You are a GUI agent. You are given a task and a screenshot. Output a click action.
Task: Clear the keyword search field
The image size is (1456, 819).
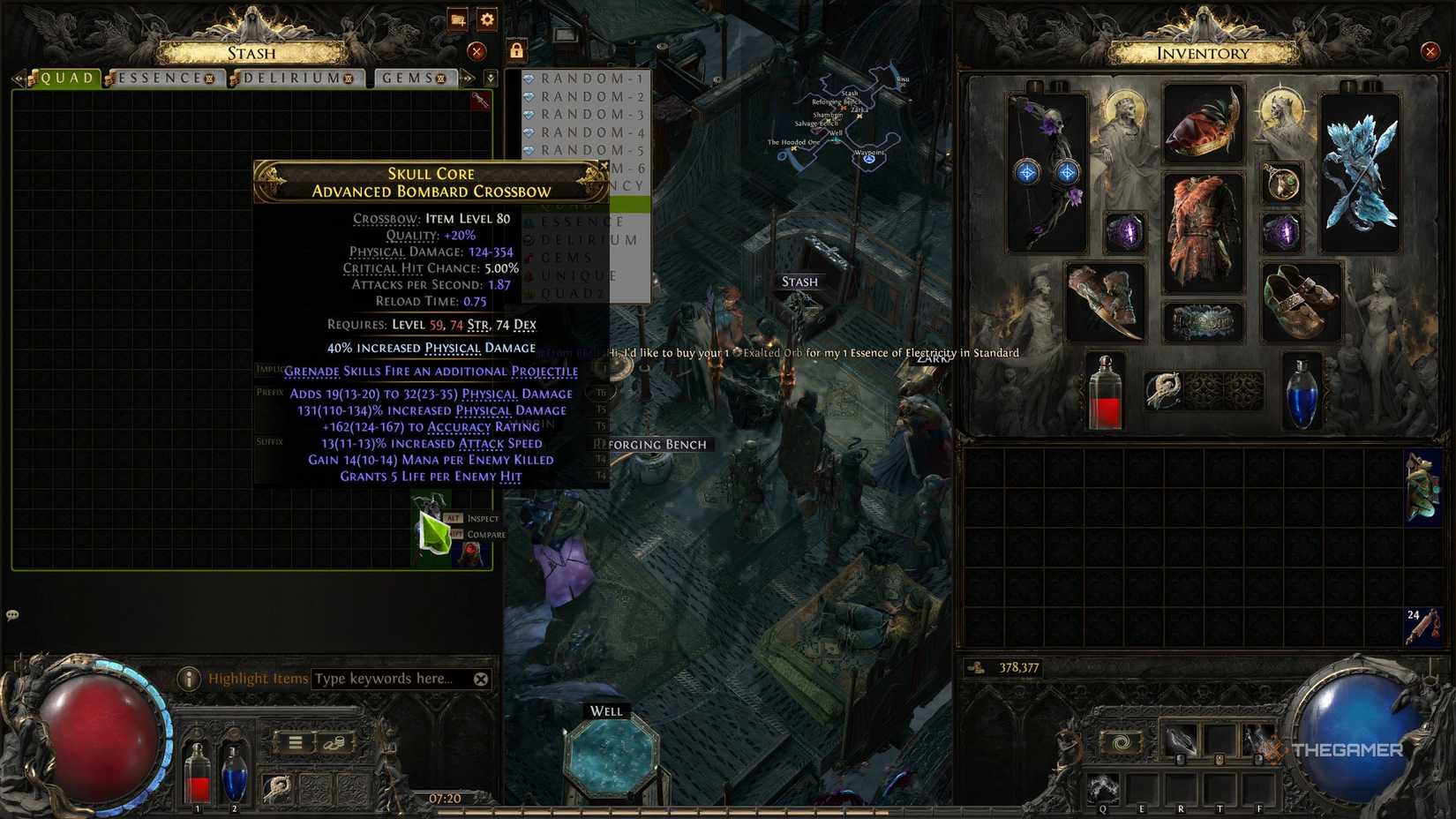[481, 679]
